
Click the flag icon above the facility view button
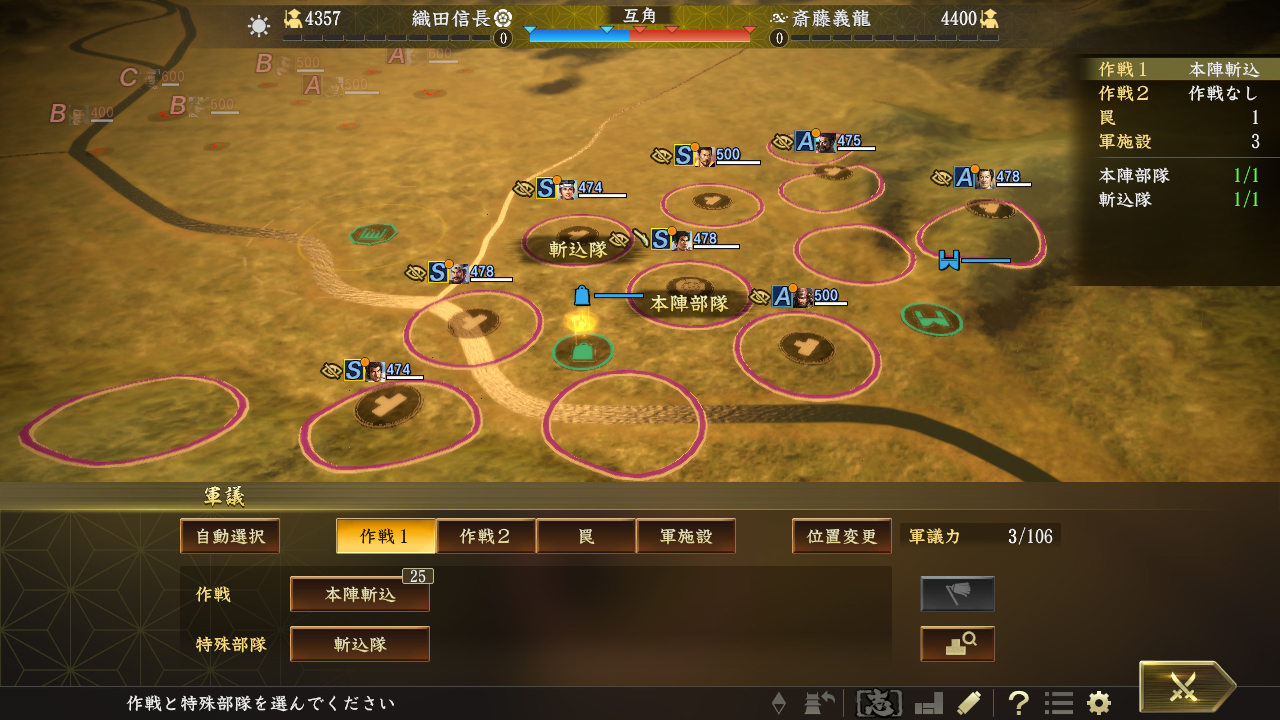(x=957, y=593)
